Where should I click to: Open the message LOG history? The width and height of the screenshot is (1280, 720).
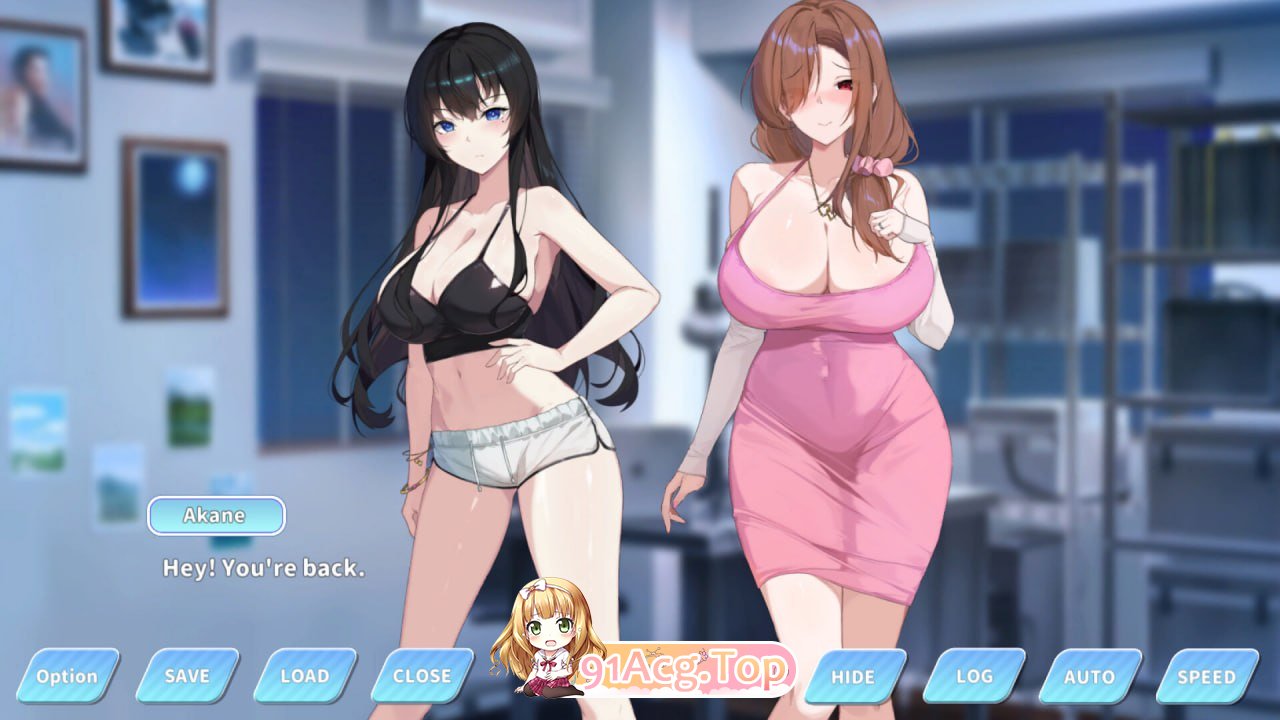coord(972,676)
